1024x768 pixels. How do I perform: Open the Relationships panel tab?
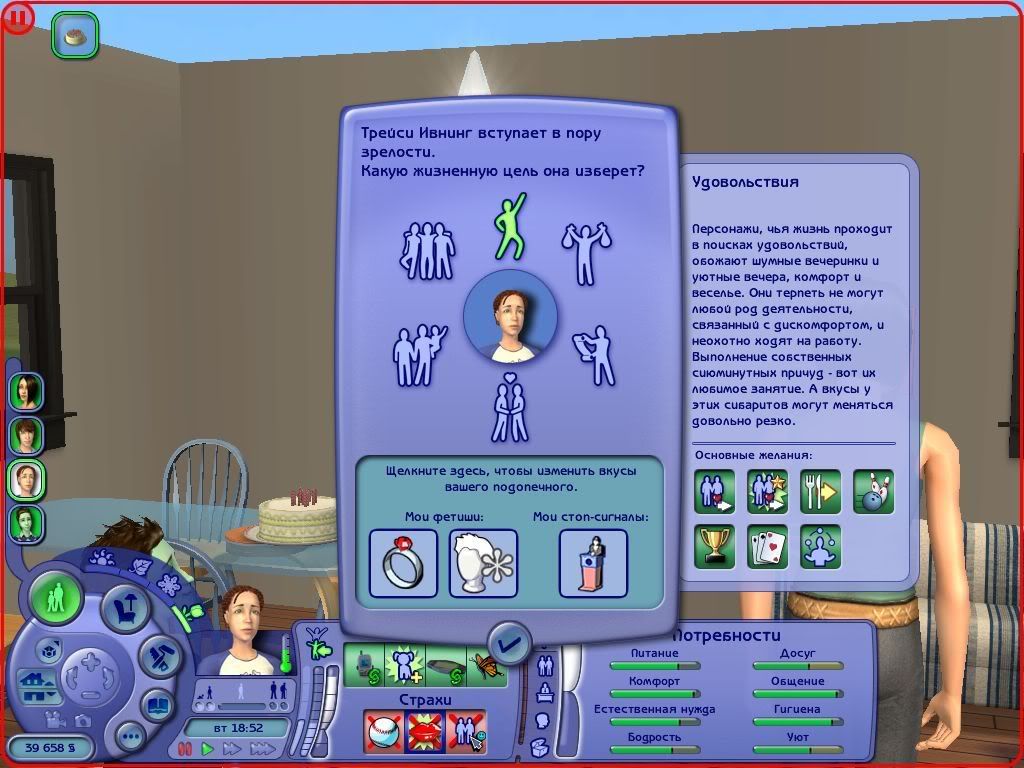click(x=546, y=665)
